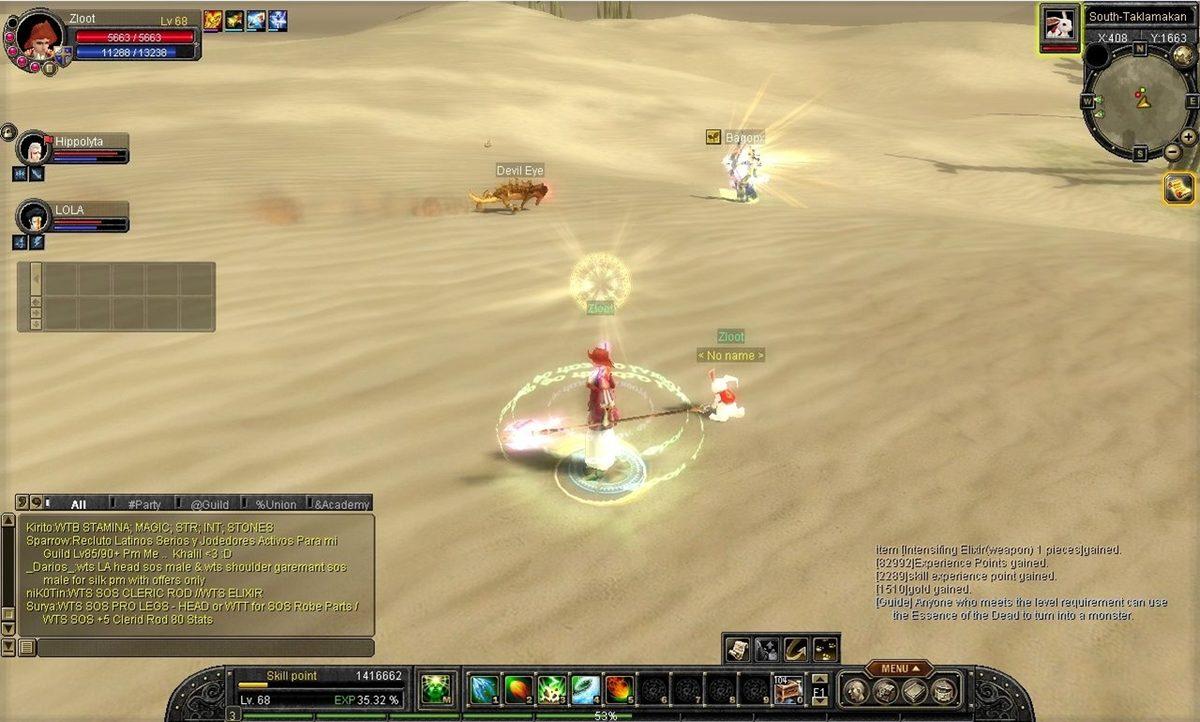
Task: Zoom out the minimap with the minus button
Action: (1173, 152)
